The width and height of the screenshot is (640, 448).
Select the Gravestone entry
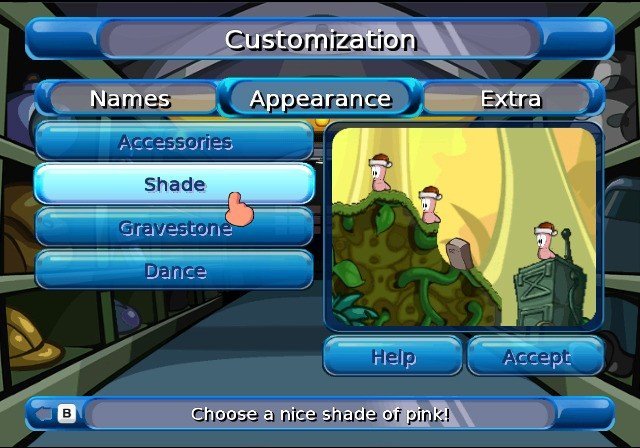pos(175,228)
